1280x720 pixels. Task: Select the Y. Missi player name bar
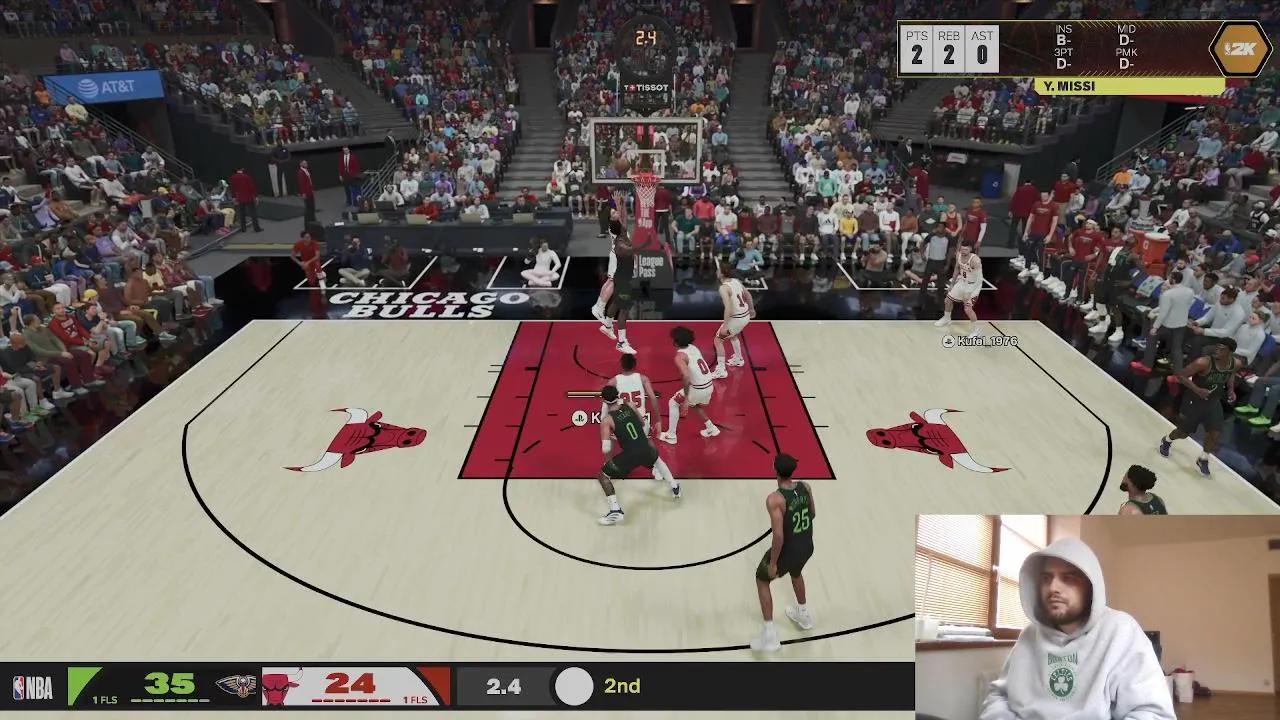pos(1129,87)
